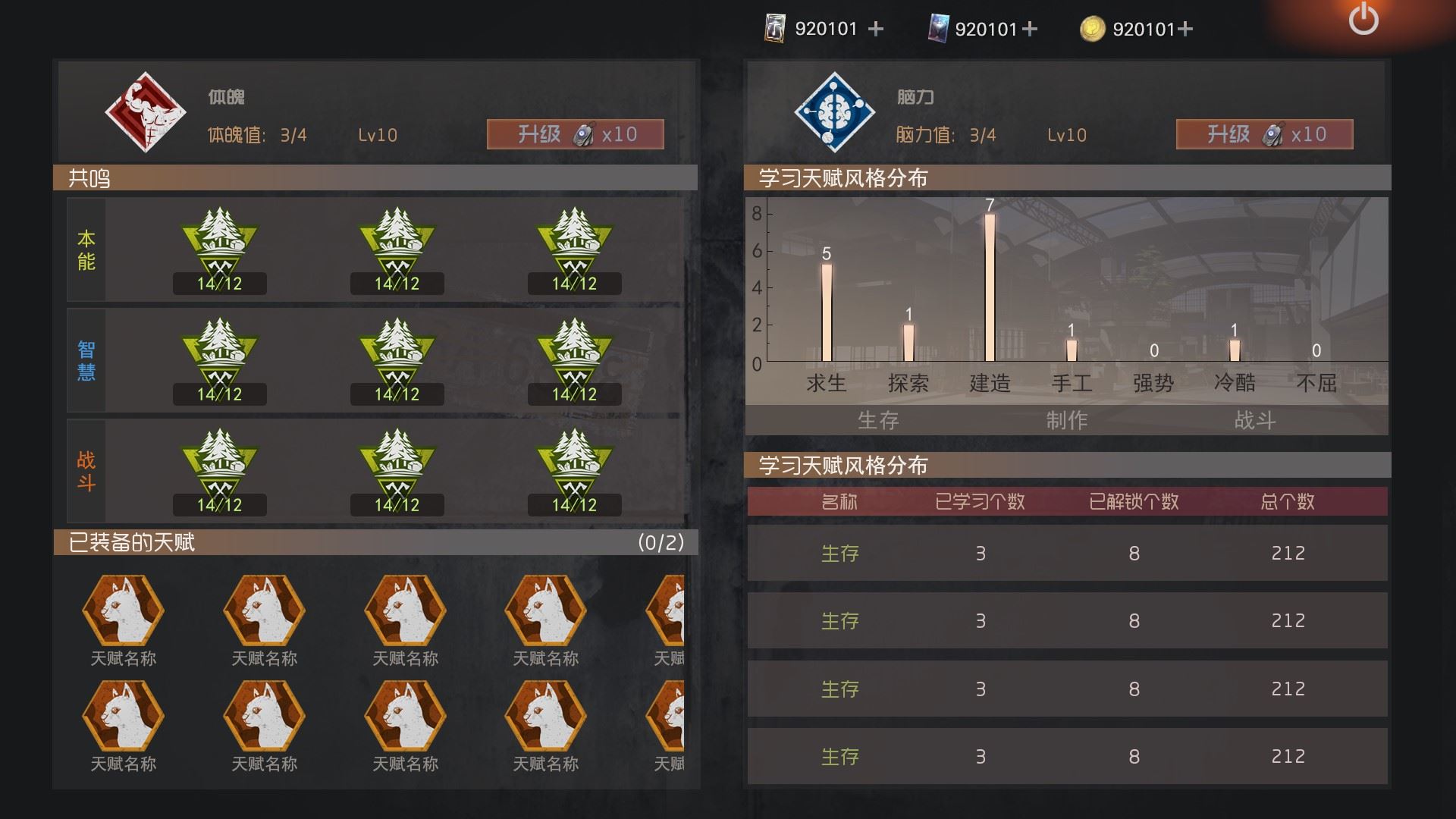The image size is (1456, 819).
Task: Add more card ticket currency
Action: [876, 29]
